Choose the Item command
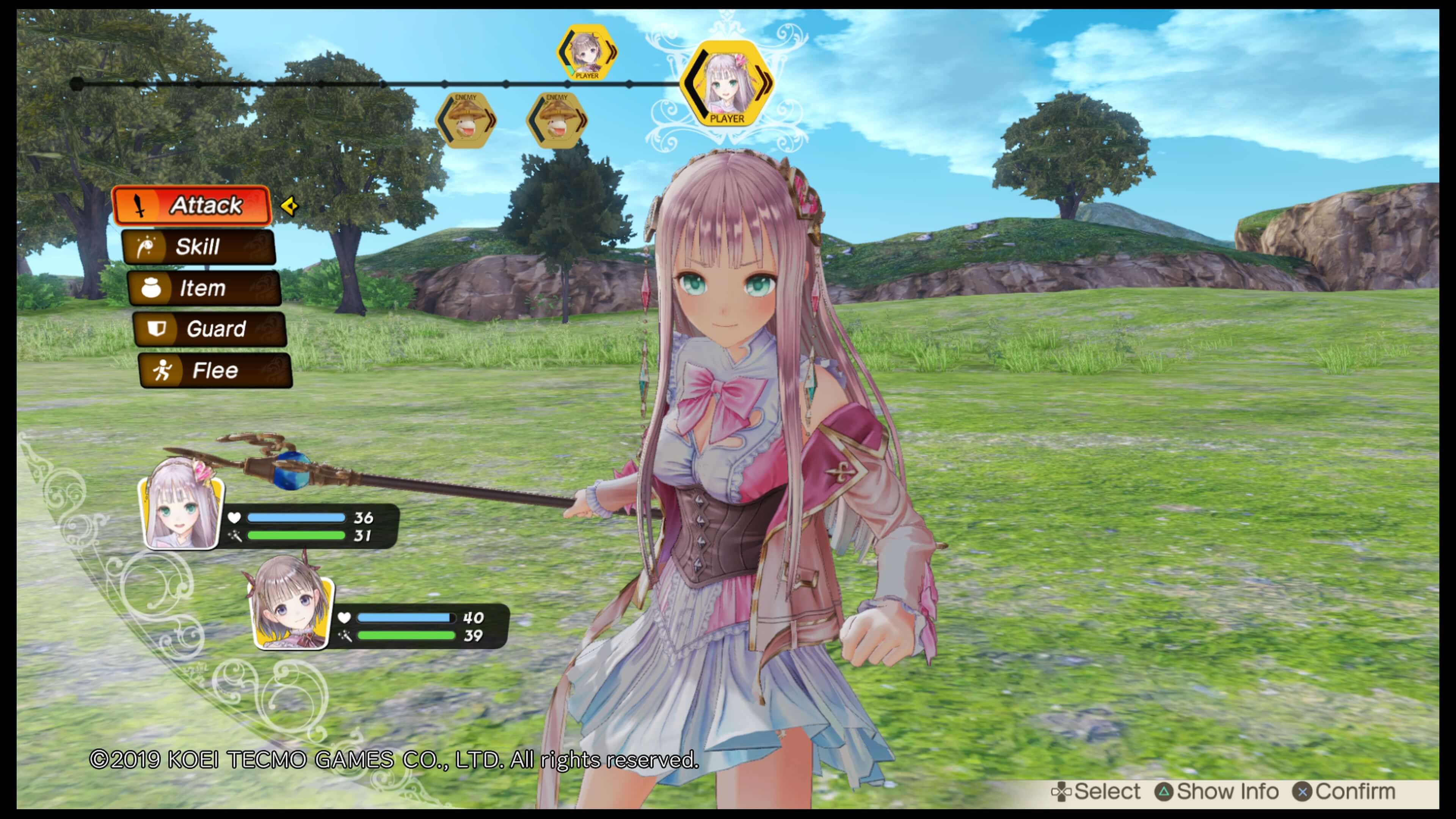 [204, 288]
